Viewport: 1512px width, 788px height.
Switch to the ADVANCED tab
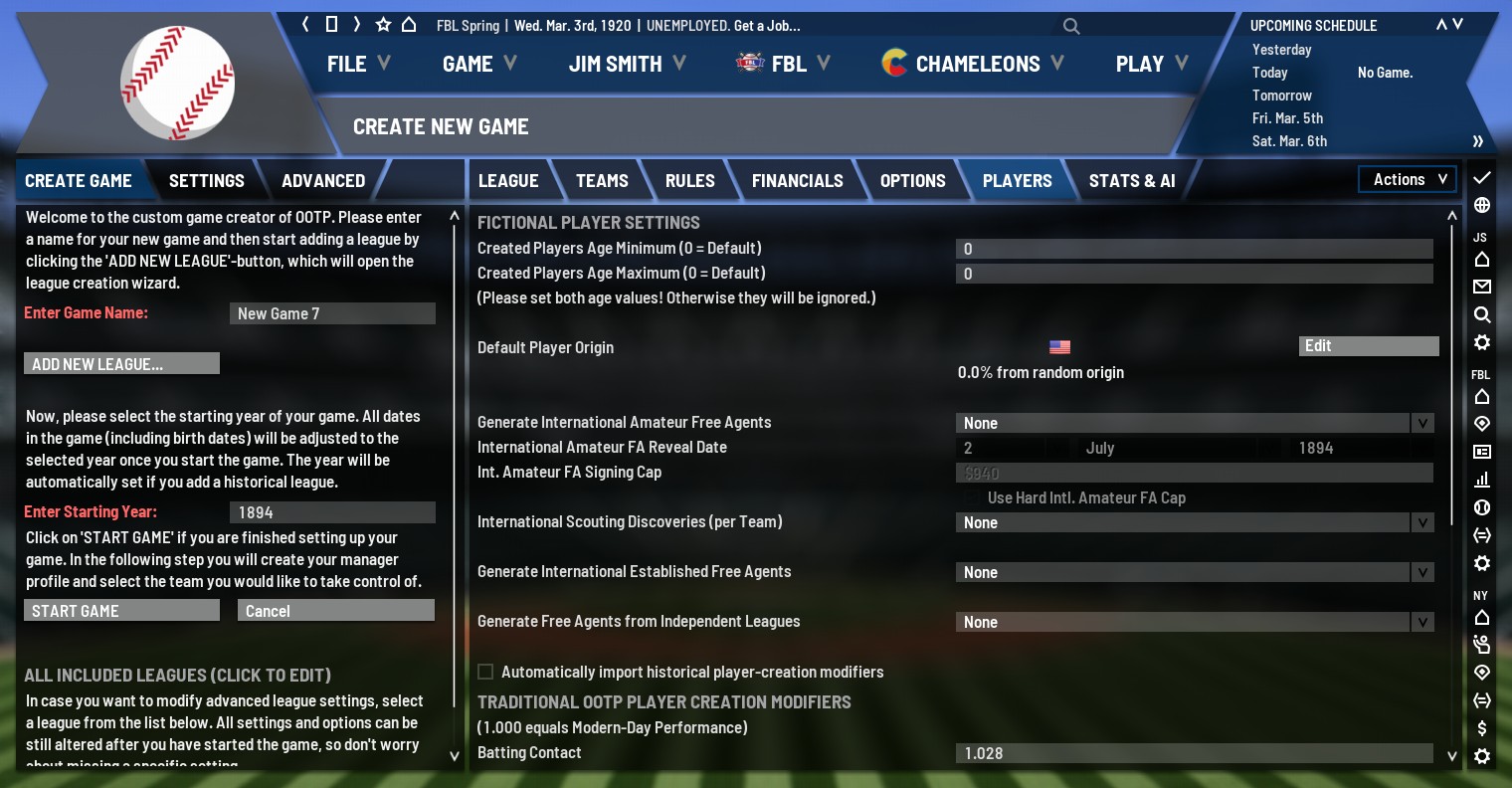pos(323,181)
